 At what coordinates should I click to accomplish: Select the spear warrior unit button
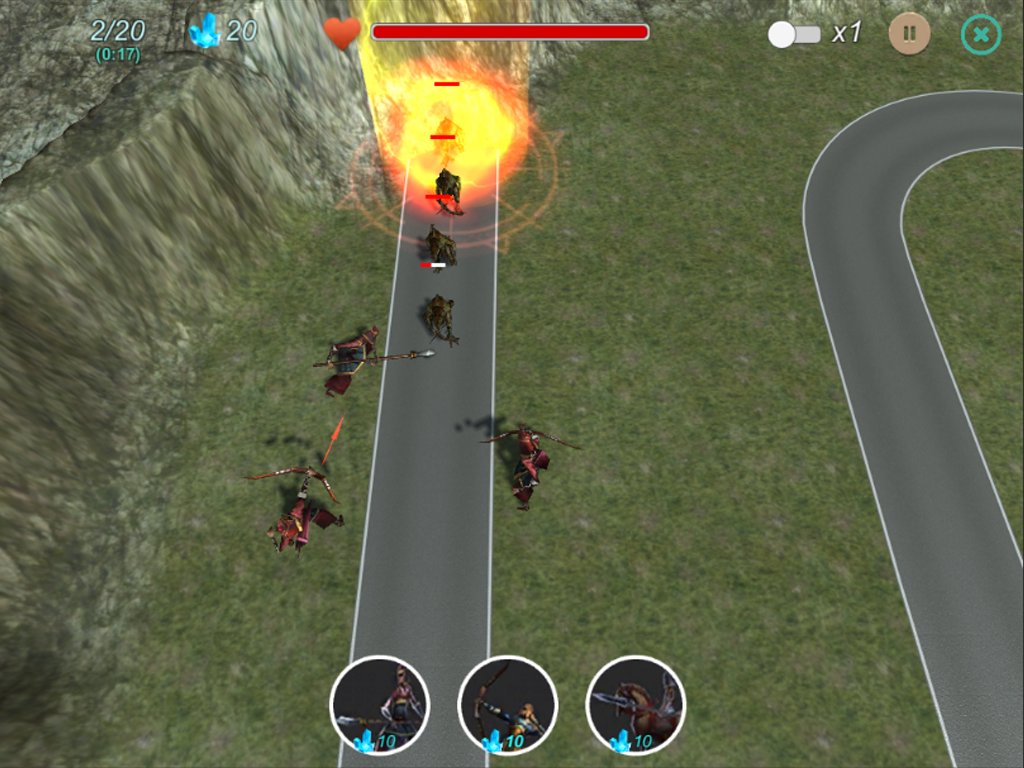(x=380, y=705)
